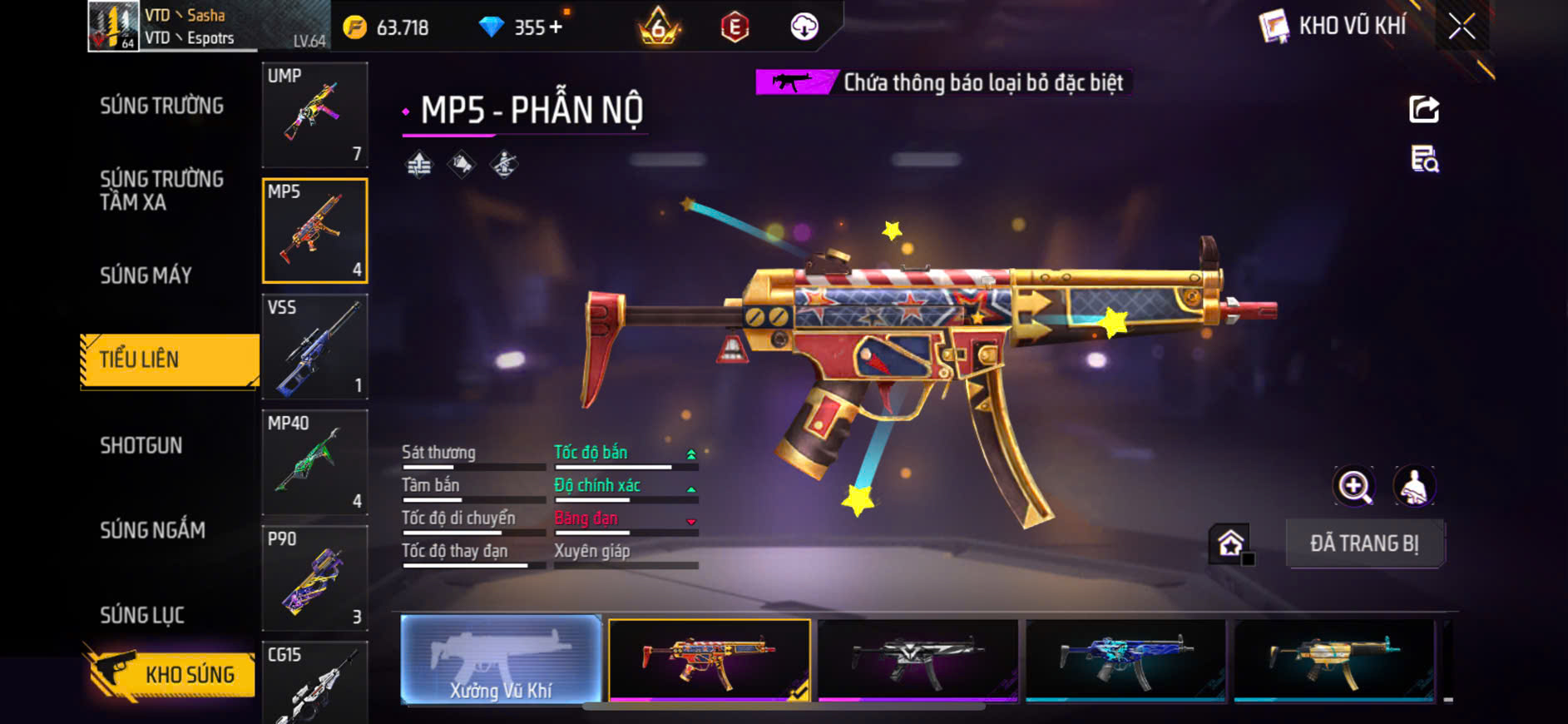Select the SÚNG TRƯỜNG category

click(x=161, y=106)
